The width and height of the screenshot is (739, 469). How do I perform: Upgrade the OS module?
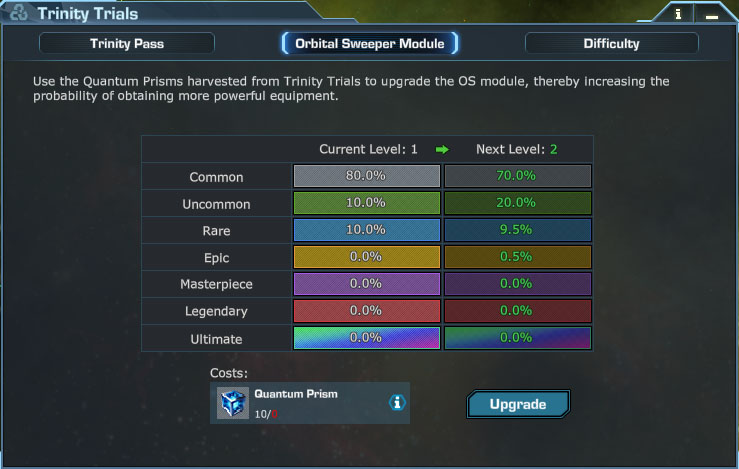(x=517, y=404)
